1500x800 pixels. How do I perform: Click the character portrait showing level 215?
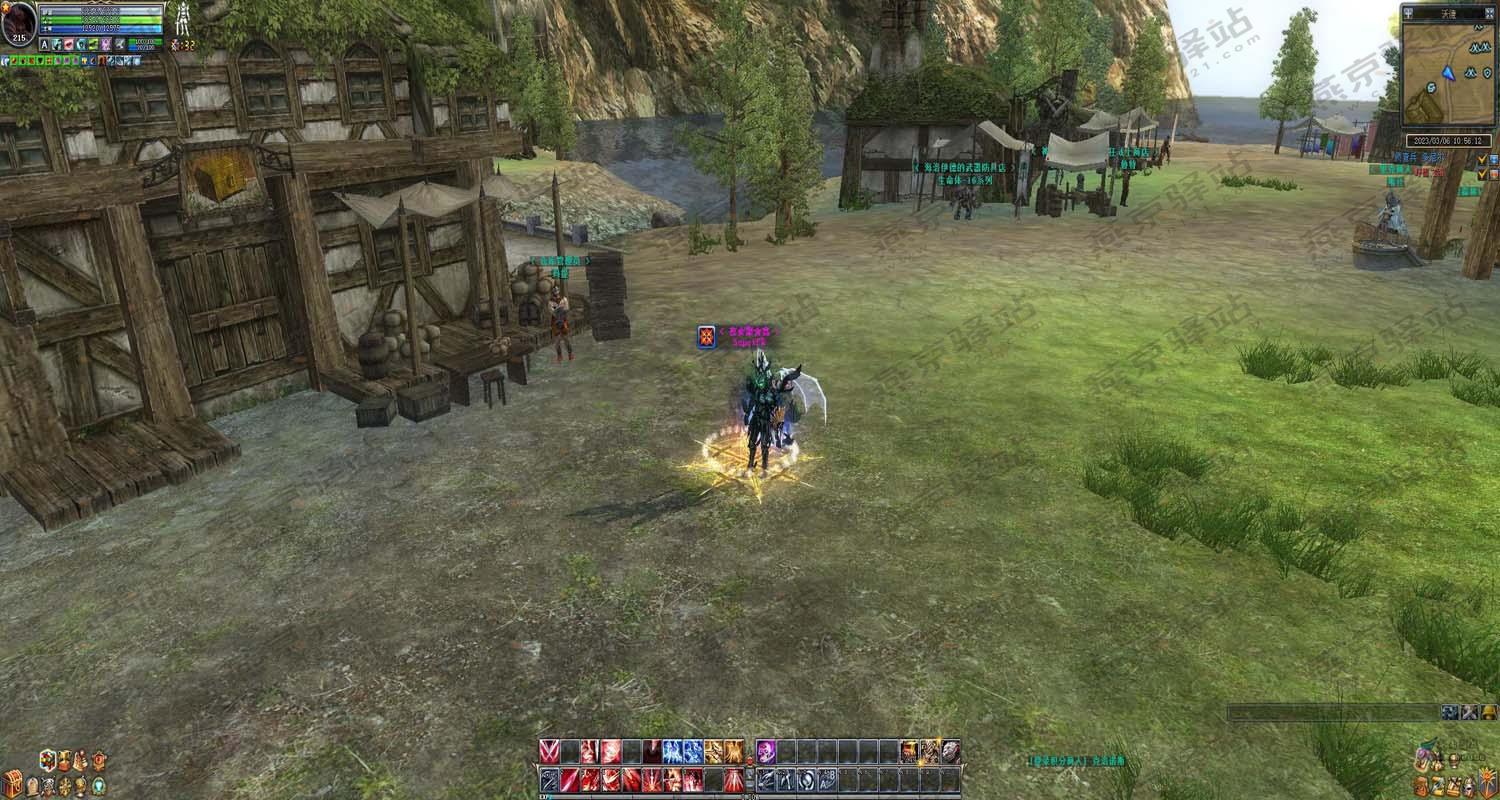pos(18,22)
